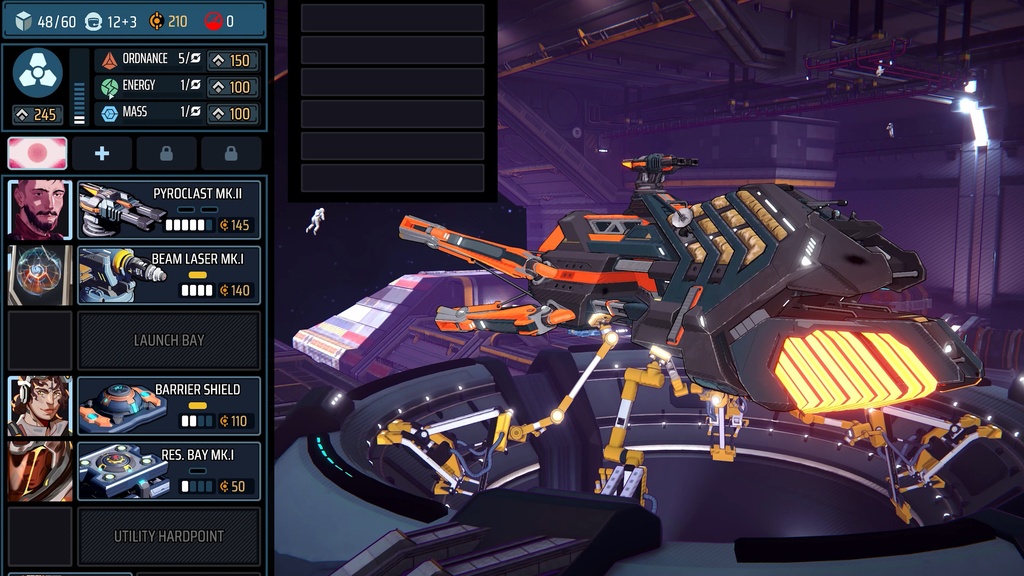The width and height of the screenshot is (1024, 576).
Task: Select the Res. Bay MK.I module
Action: tap(169, 471)
